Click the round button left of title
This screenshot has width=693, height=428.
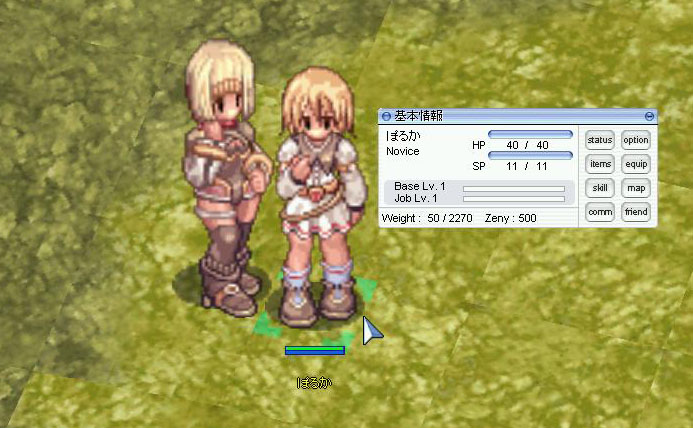pos(387,116)
